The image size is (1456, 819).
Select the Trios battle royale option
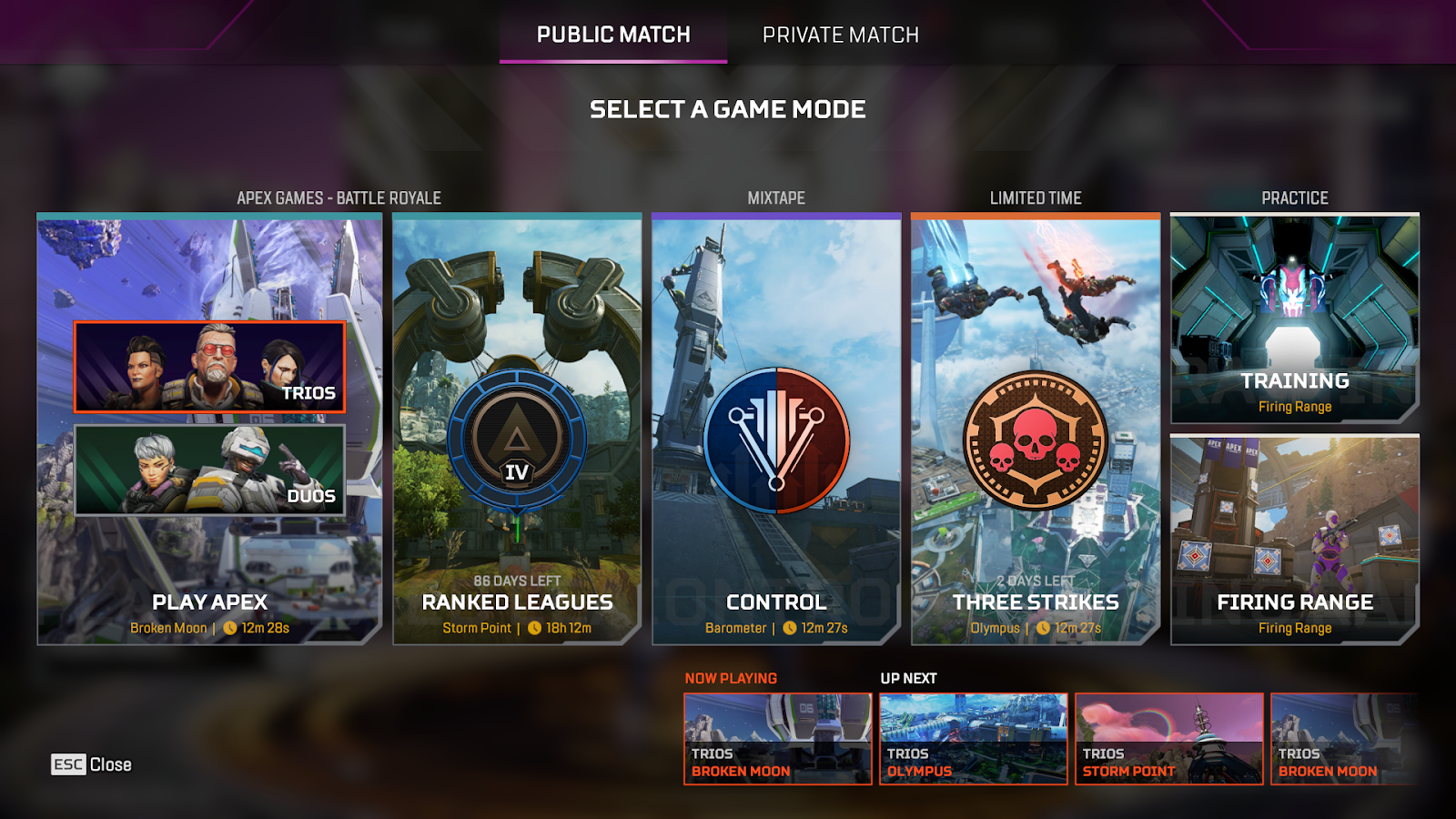click(x=209, y=367)
